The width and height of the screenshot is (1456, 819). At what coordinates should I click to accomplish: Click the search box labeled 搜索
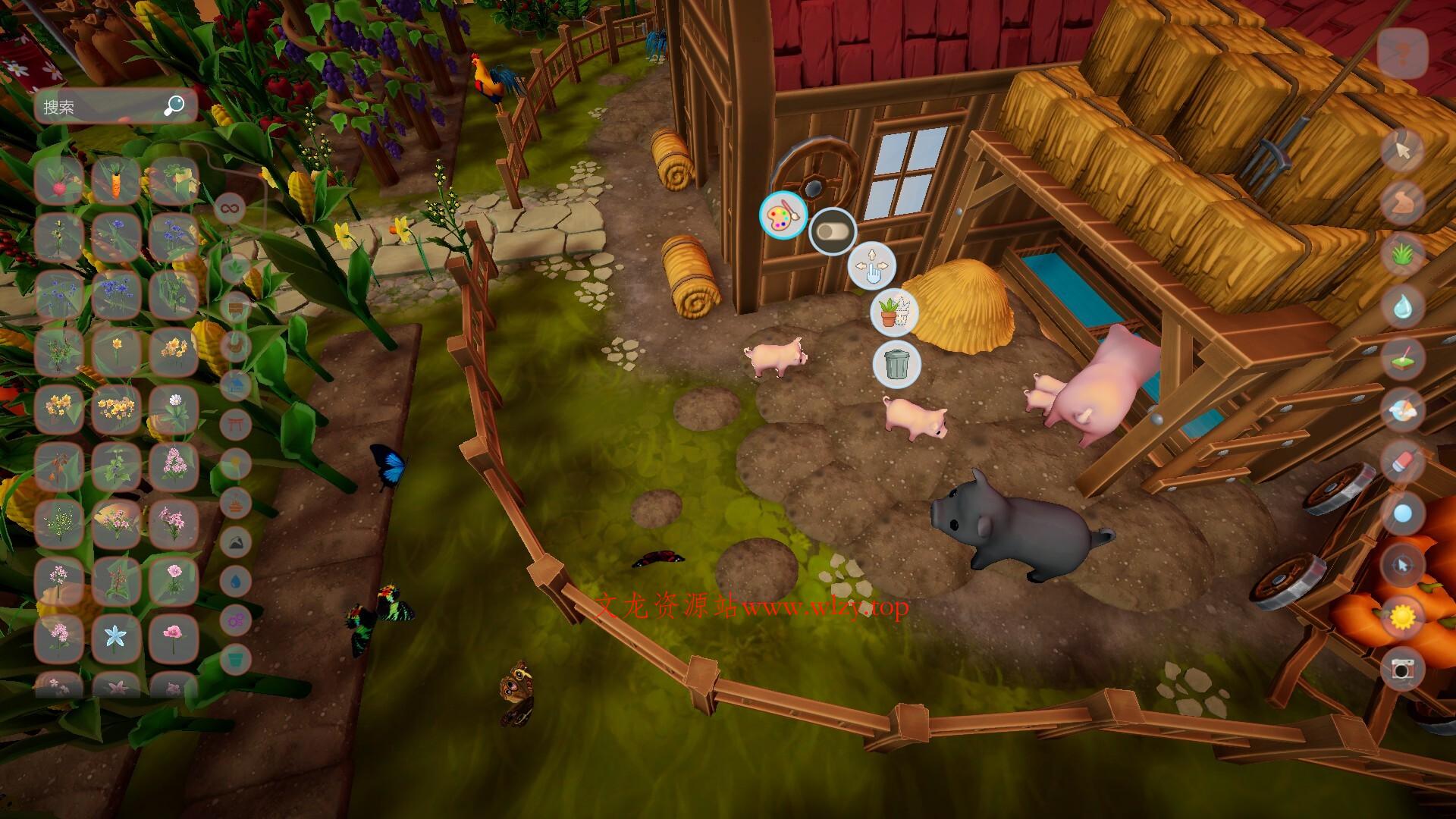tap(102, 107)
